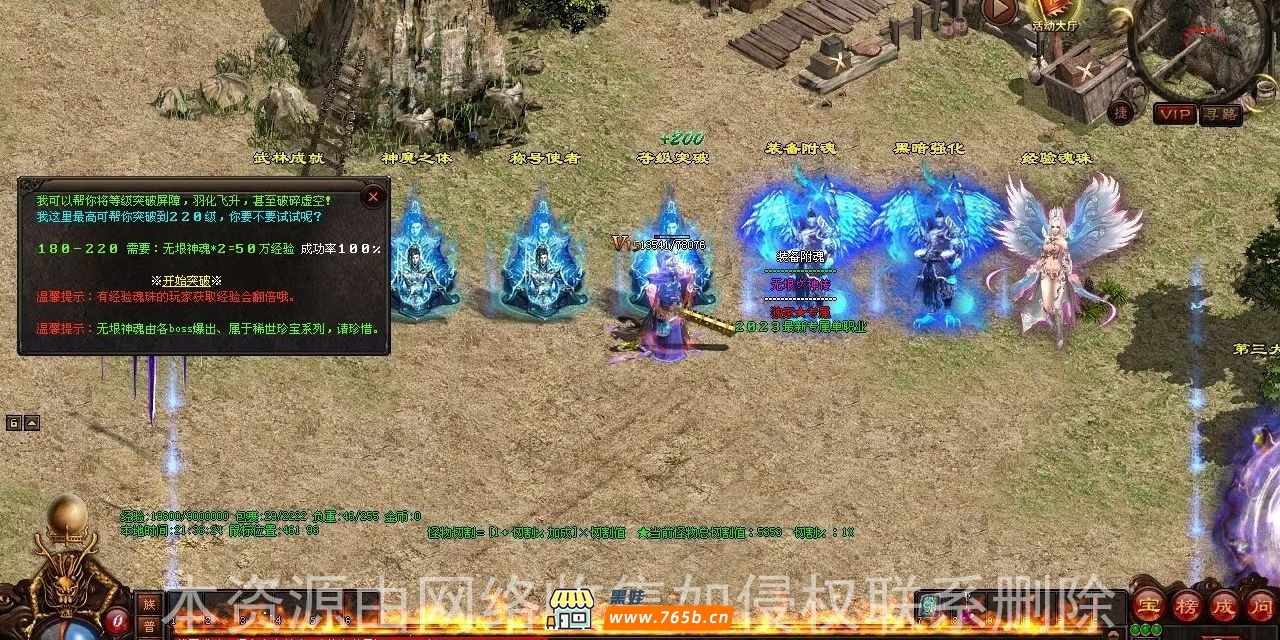Close the level breakthrough dialog
The width and height of the screenshot is (1280, 640).
[x=373, y=197]
